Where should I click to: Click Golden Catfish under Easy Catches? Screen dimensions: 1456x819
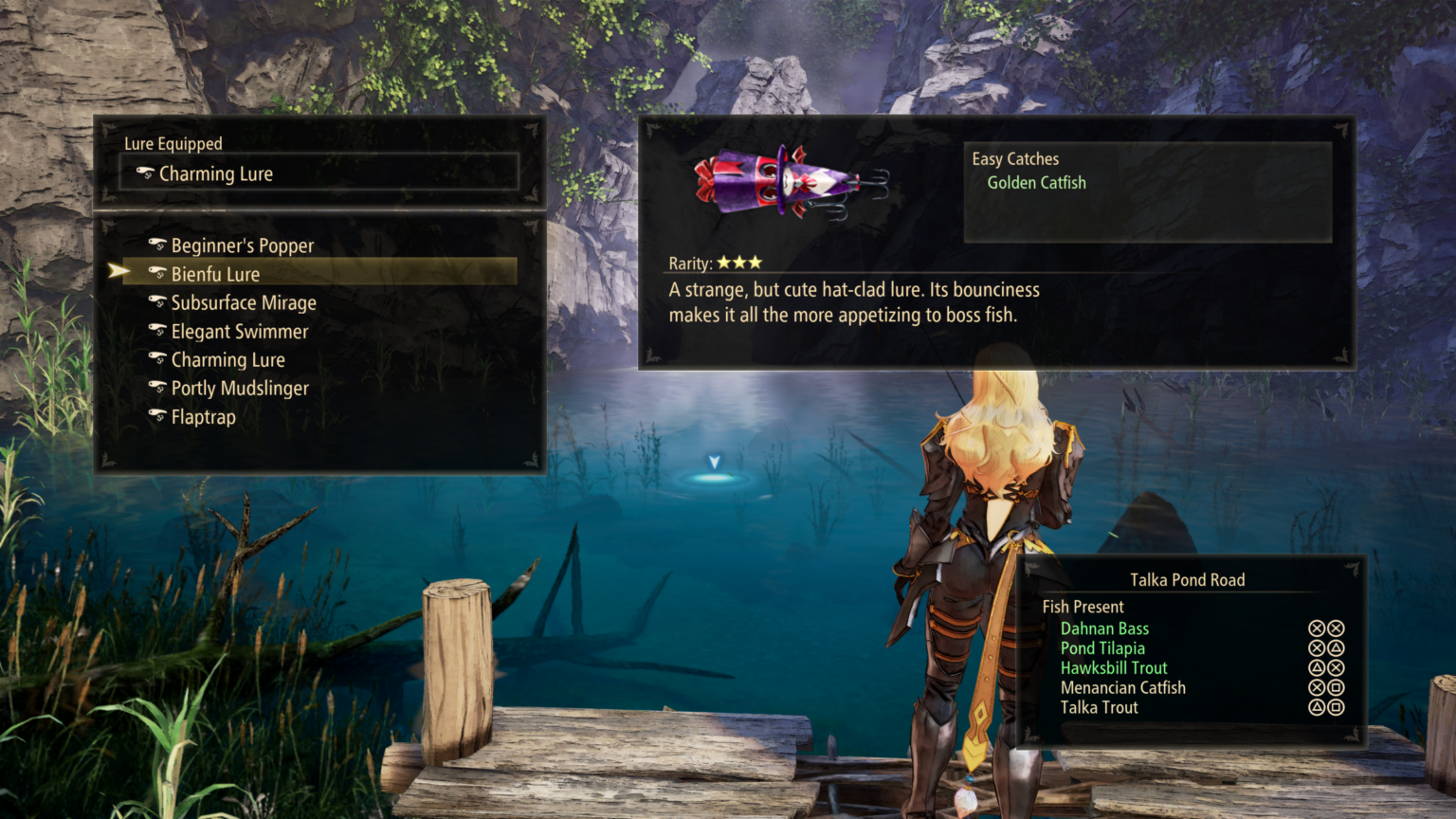1036,182
